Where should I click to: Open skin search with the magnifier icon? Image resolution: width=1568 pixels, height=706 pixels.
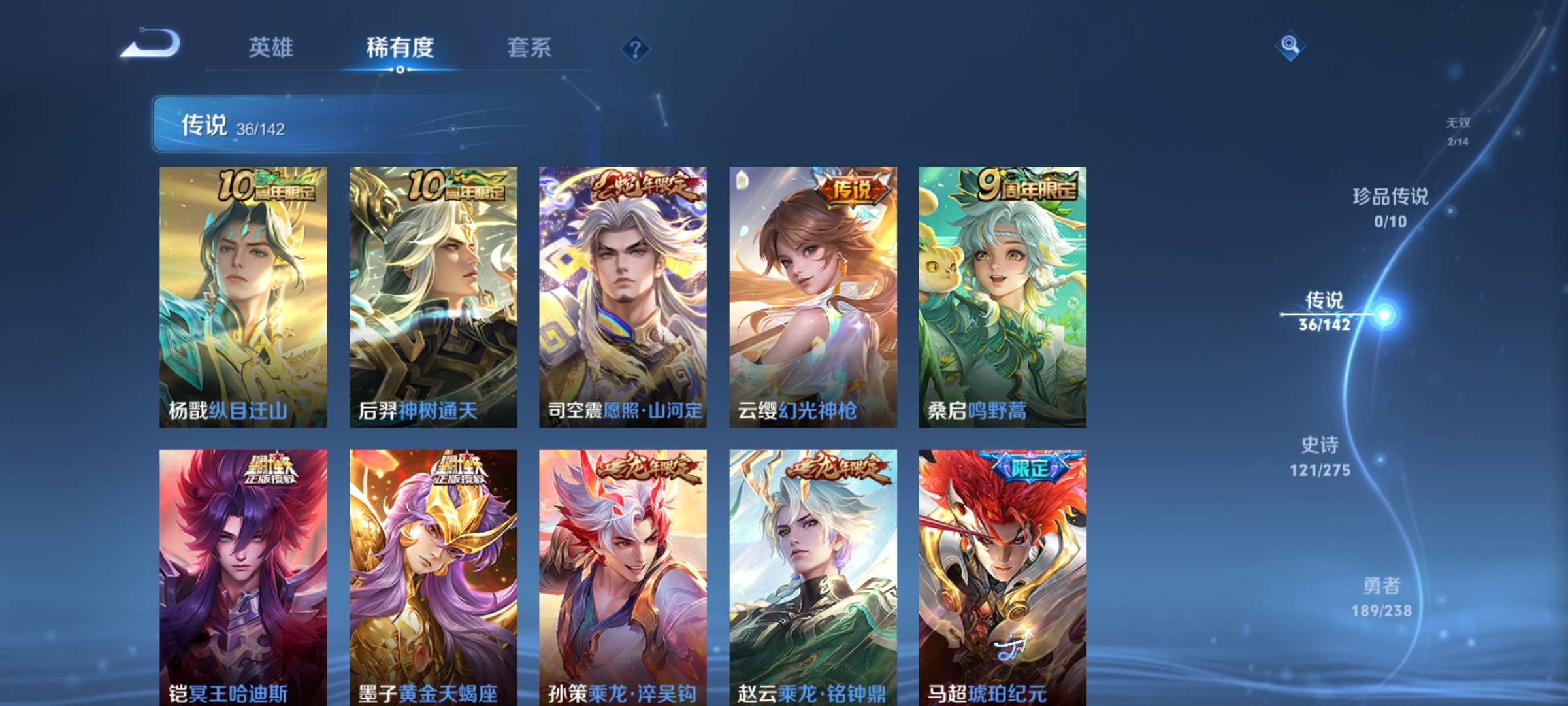point(1289,46)
